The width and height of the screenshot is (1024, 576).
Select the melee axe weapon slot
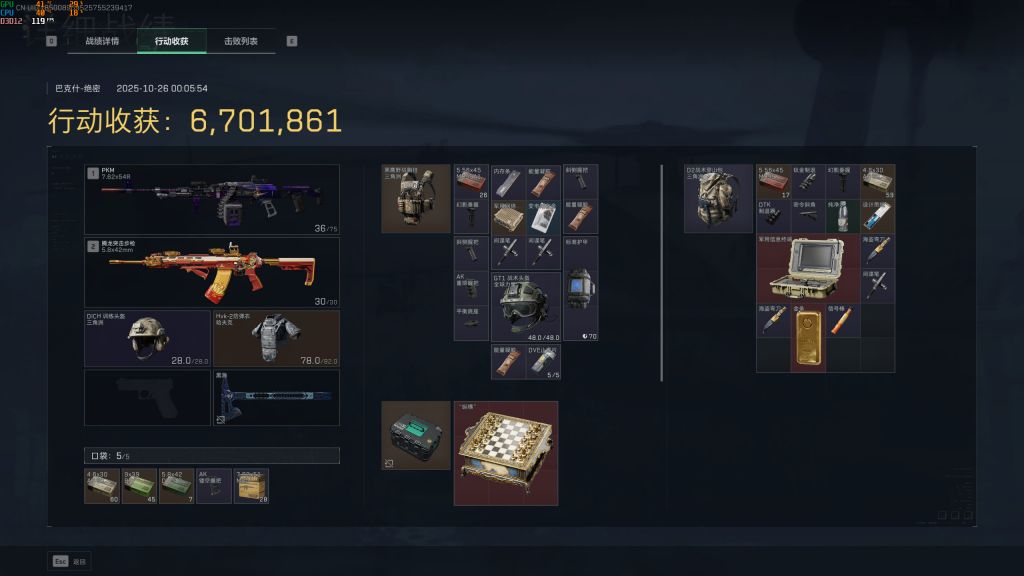click(x=275, y=398)
